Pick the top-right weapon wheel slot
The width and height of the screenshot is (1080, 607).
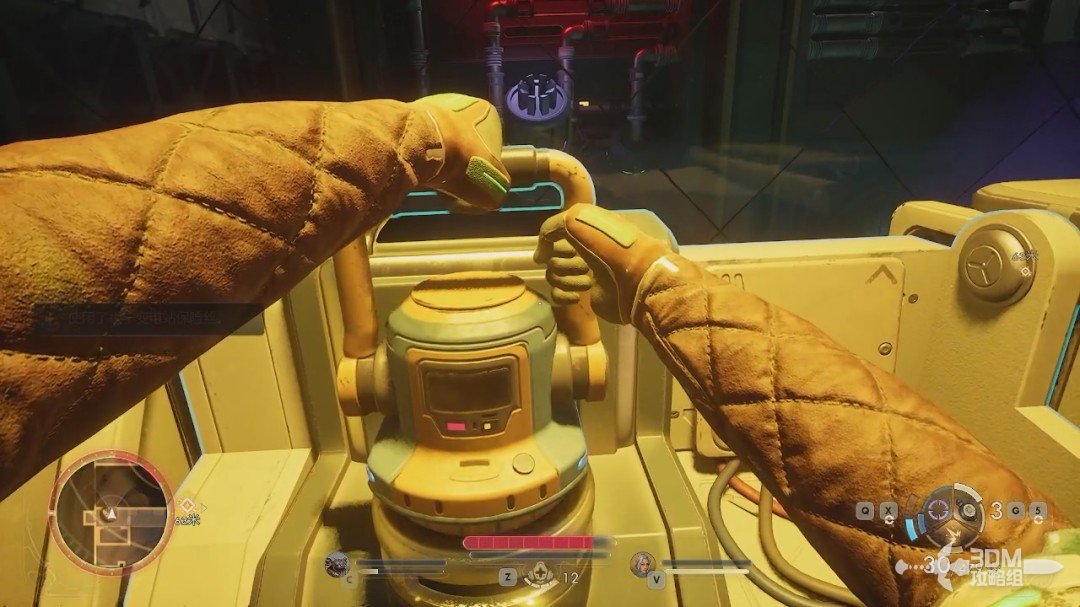tap(967, 509)
